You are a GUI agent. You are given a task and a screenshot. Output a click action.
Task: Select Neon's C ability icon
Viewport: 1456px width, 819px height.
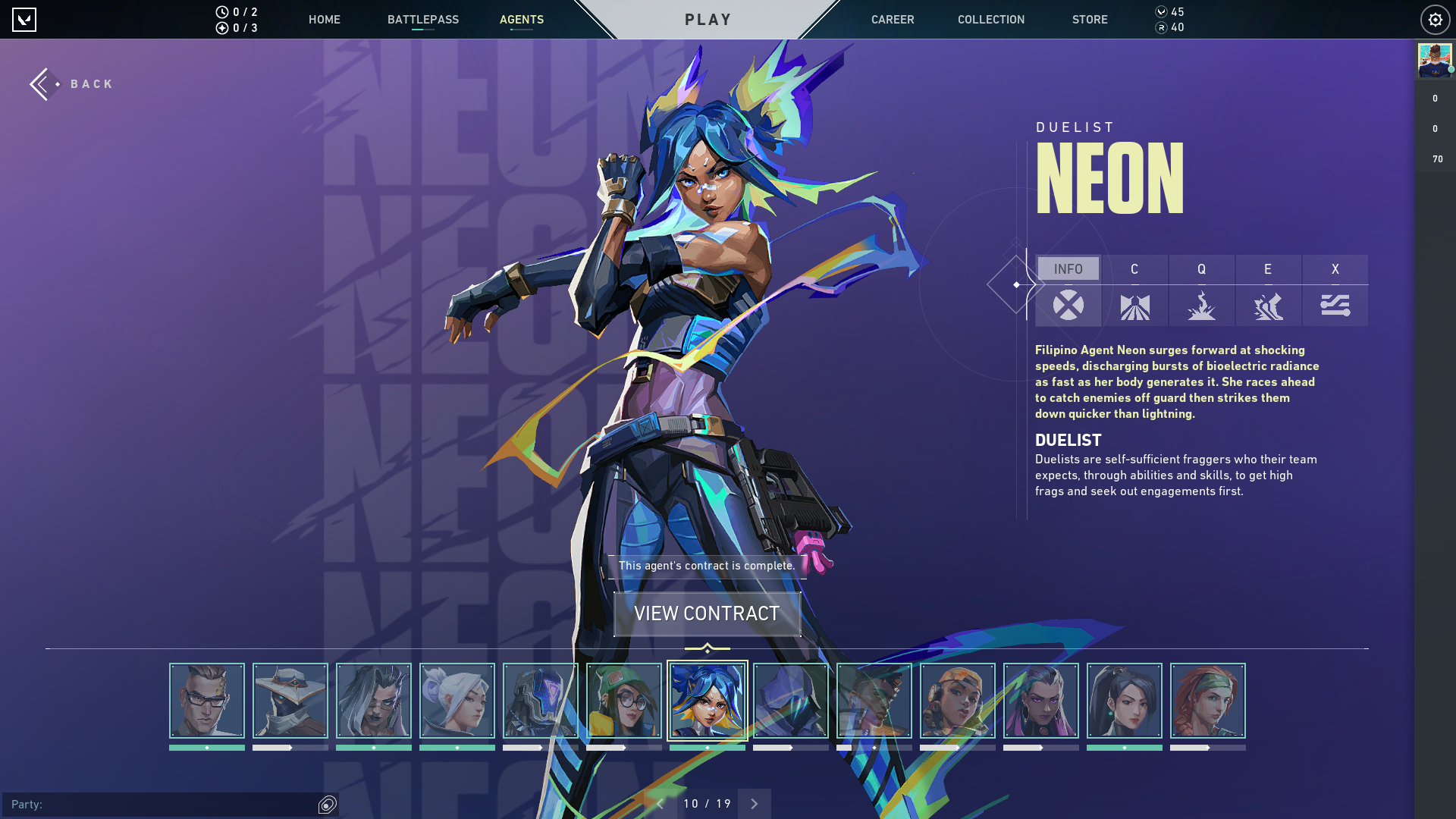1134,306
